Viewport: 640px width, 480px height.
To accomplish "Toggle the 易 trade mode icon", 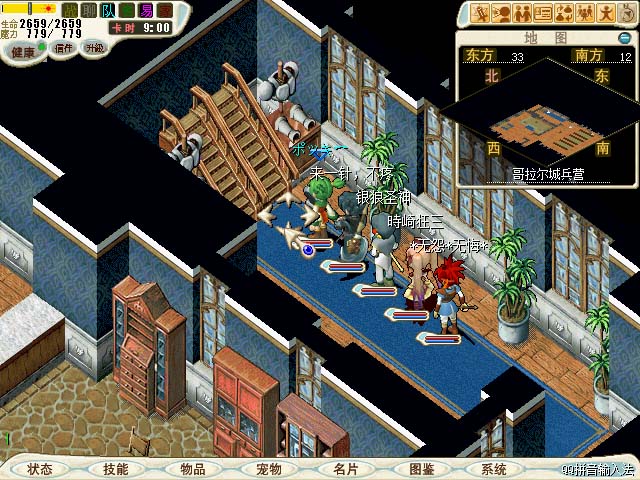I will click(x=147, y=10).
